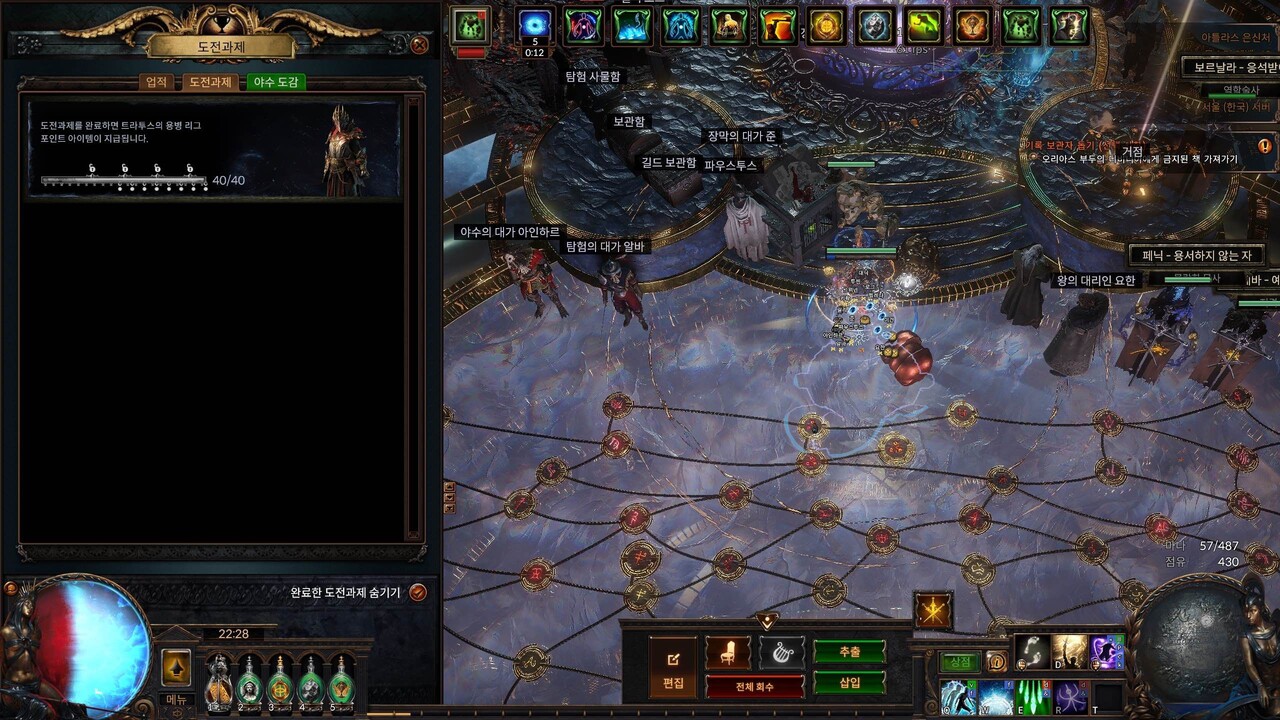Switch to the 업적 tab
The image size is (1280, 720).
coord(157,82)
